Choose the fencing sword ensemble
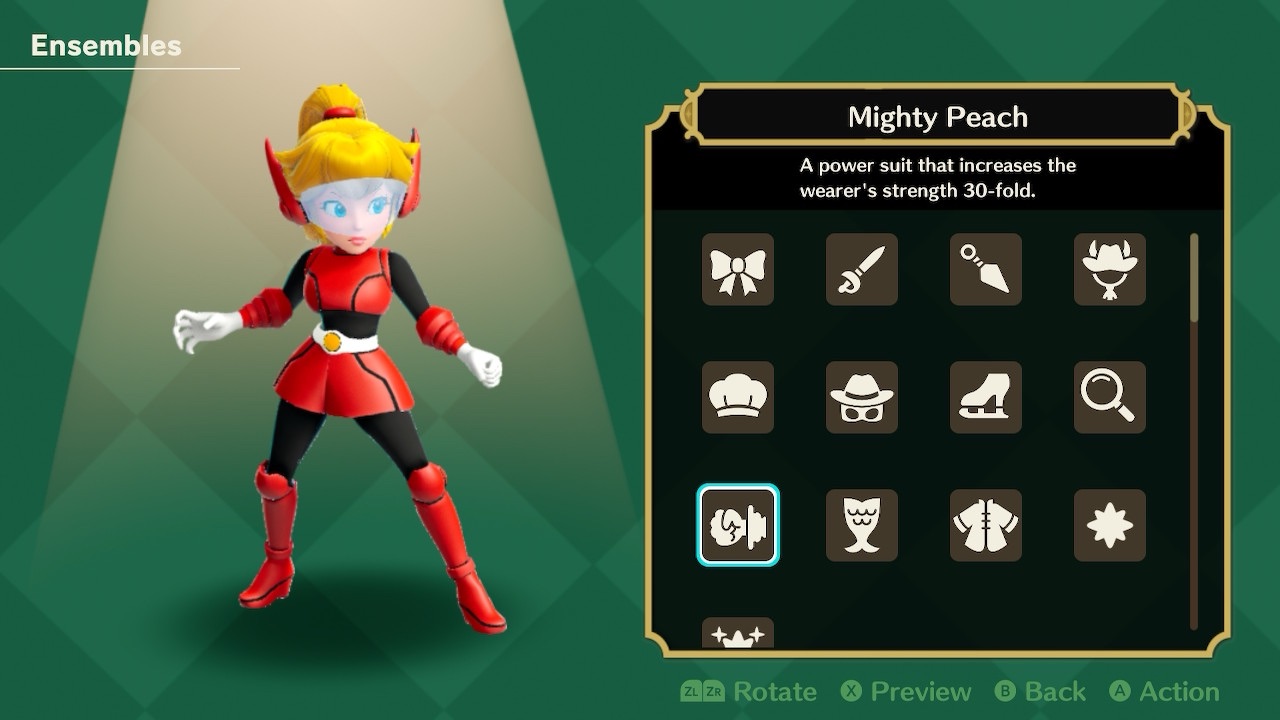 tap(862, 270)
